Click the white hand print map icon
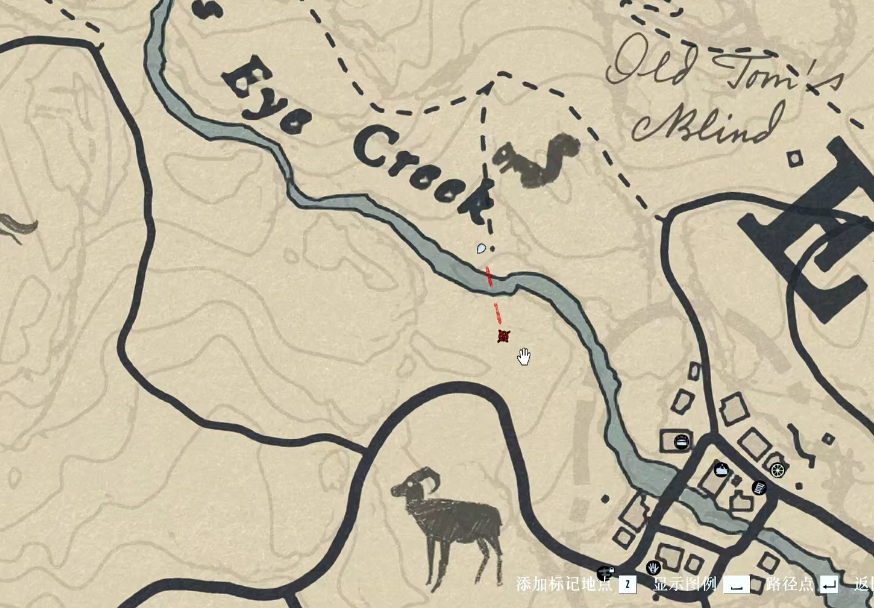 coord(653,568)
